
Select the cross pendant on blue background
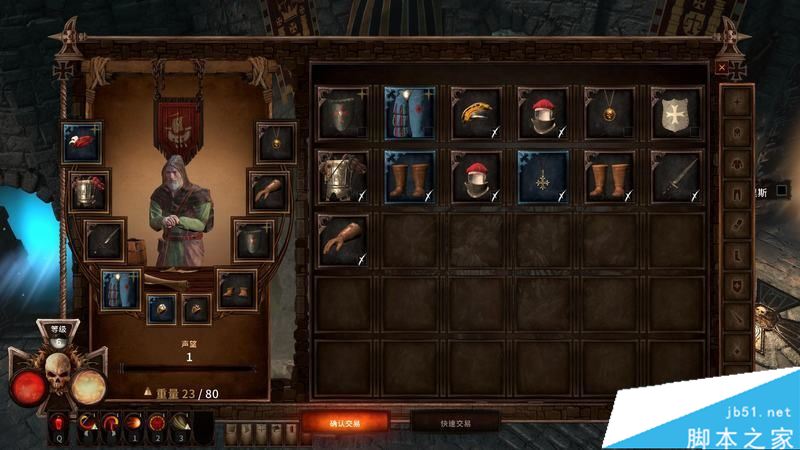pos(543,175)
